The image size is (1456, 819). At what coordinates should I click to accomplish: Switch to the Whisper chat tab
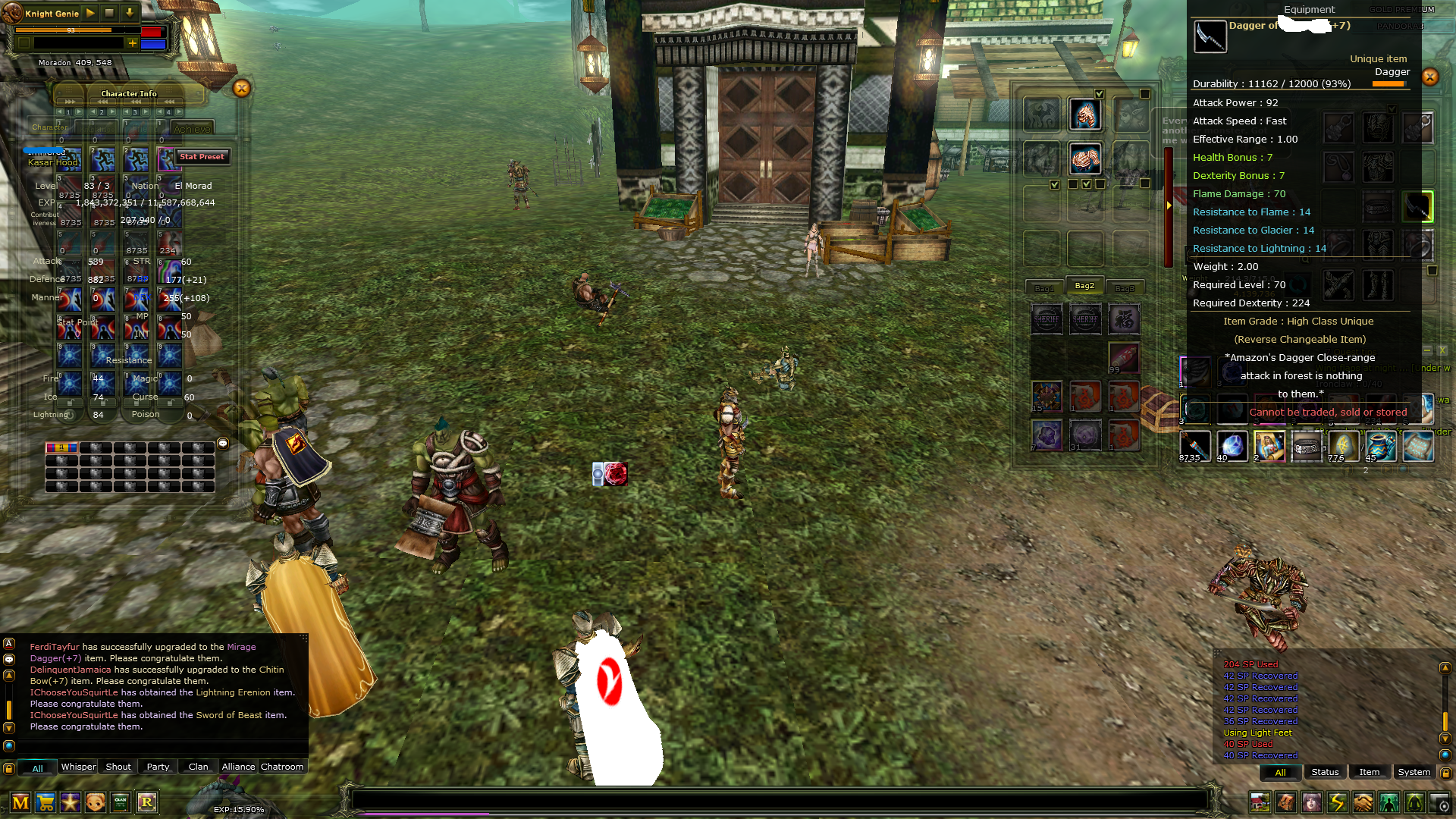click(78, 767)
